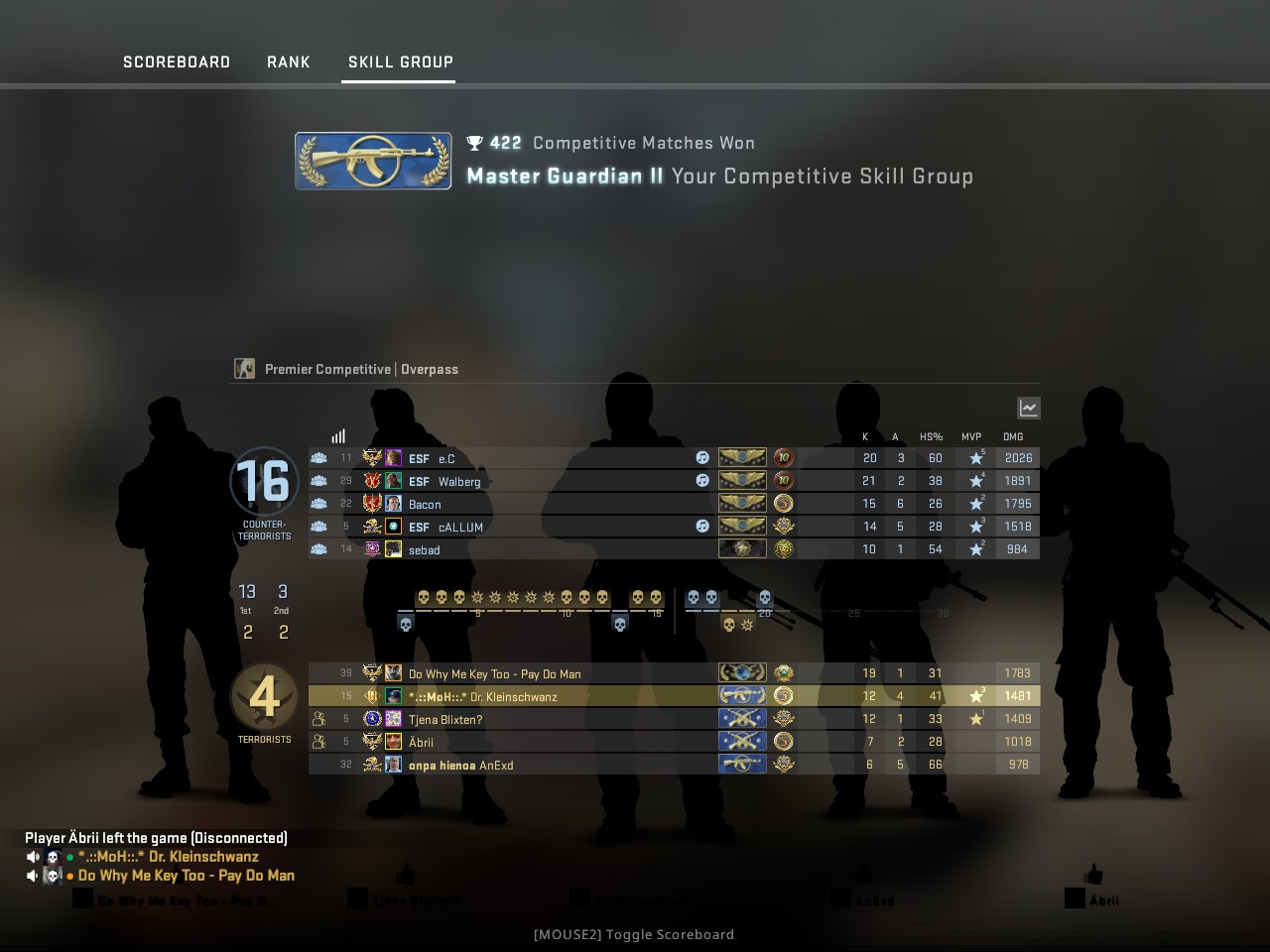
Task: Switch to the RANK tab
Action: (288, 61)
